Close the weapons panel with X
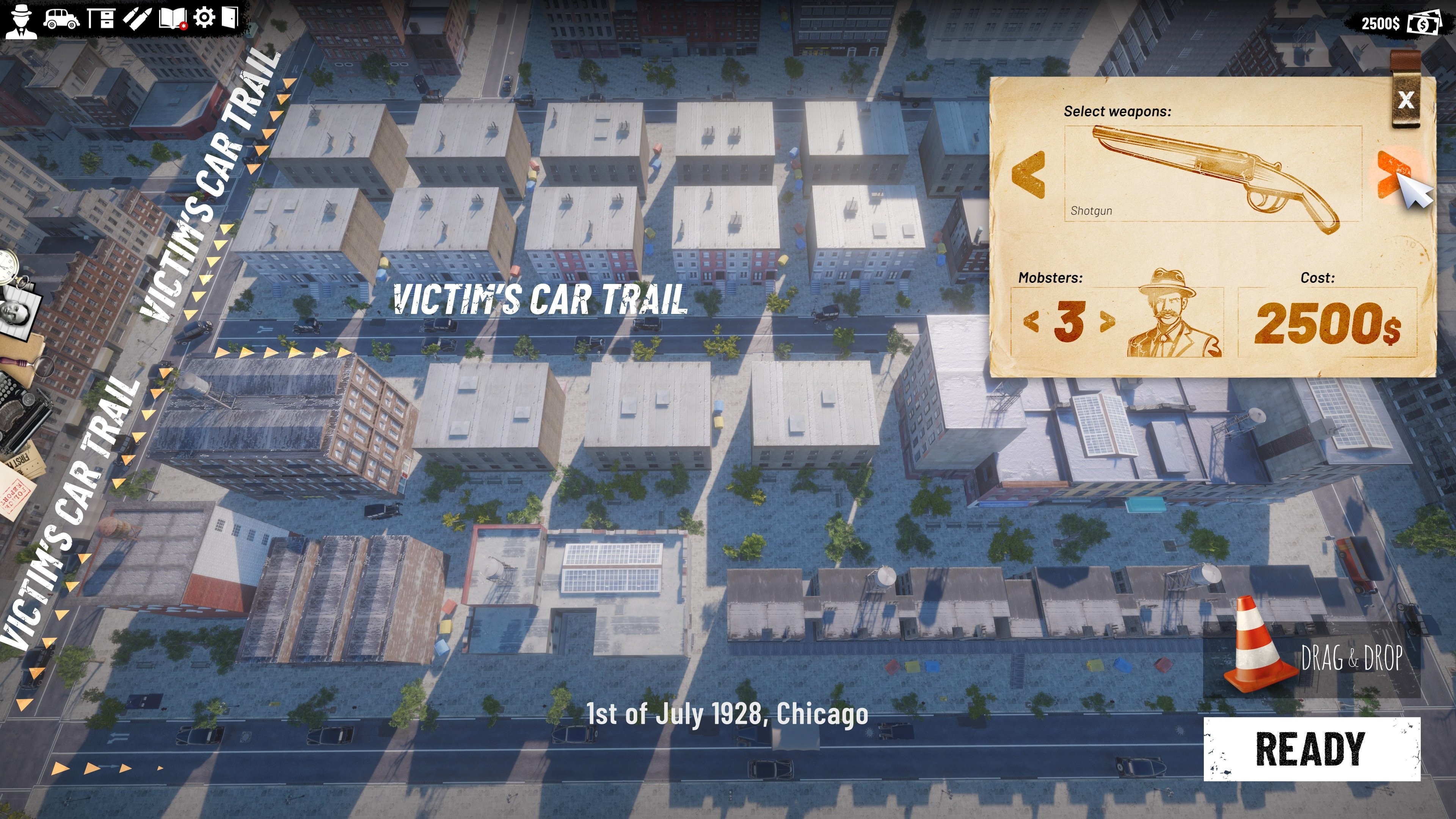 pyautogui.click(x=1407, y=100)
